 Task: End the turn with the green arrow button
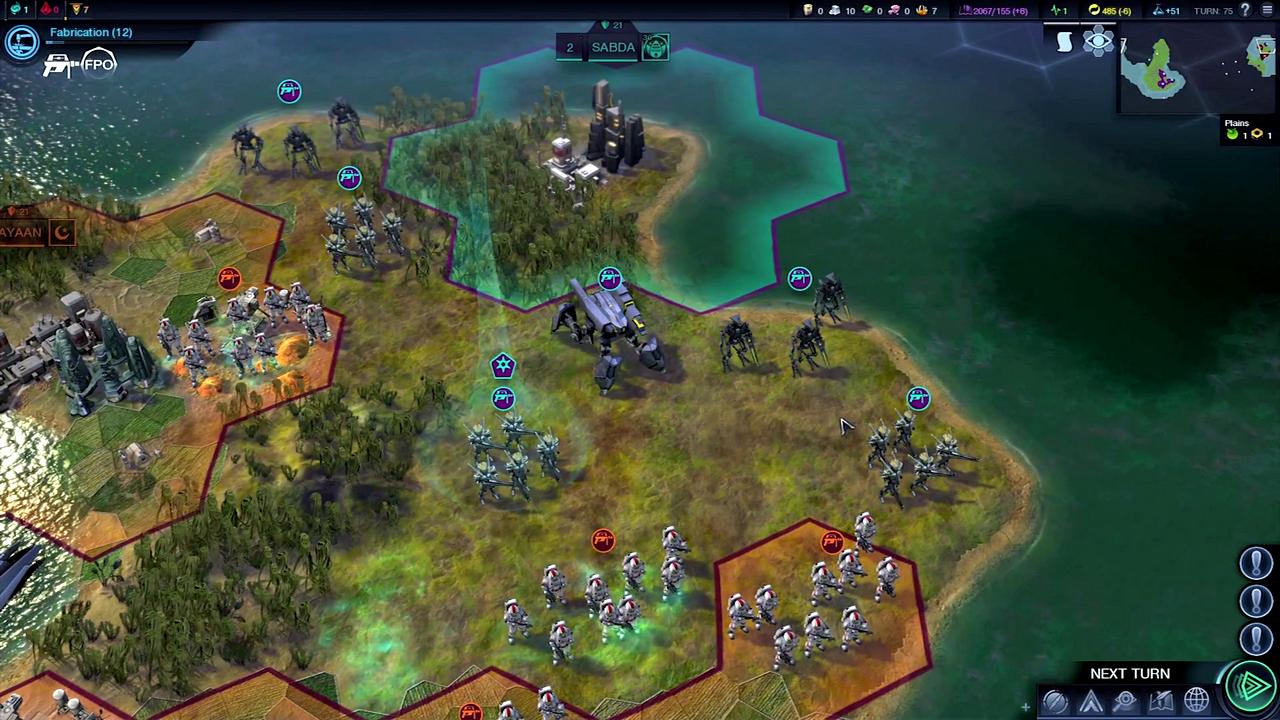pyautogui.click(x=1251, y=687)
